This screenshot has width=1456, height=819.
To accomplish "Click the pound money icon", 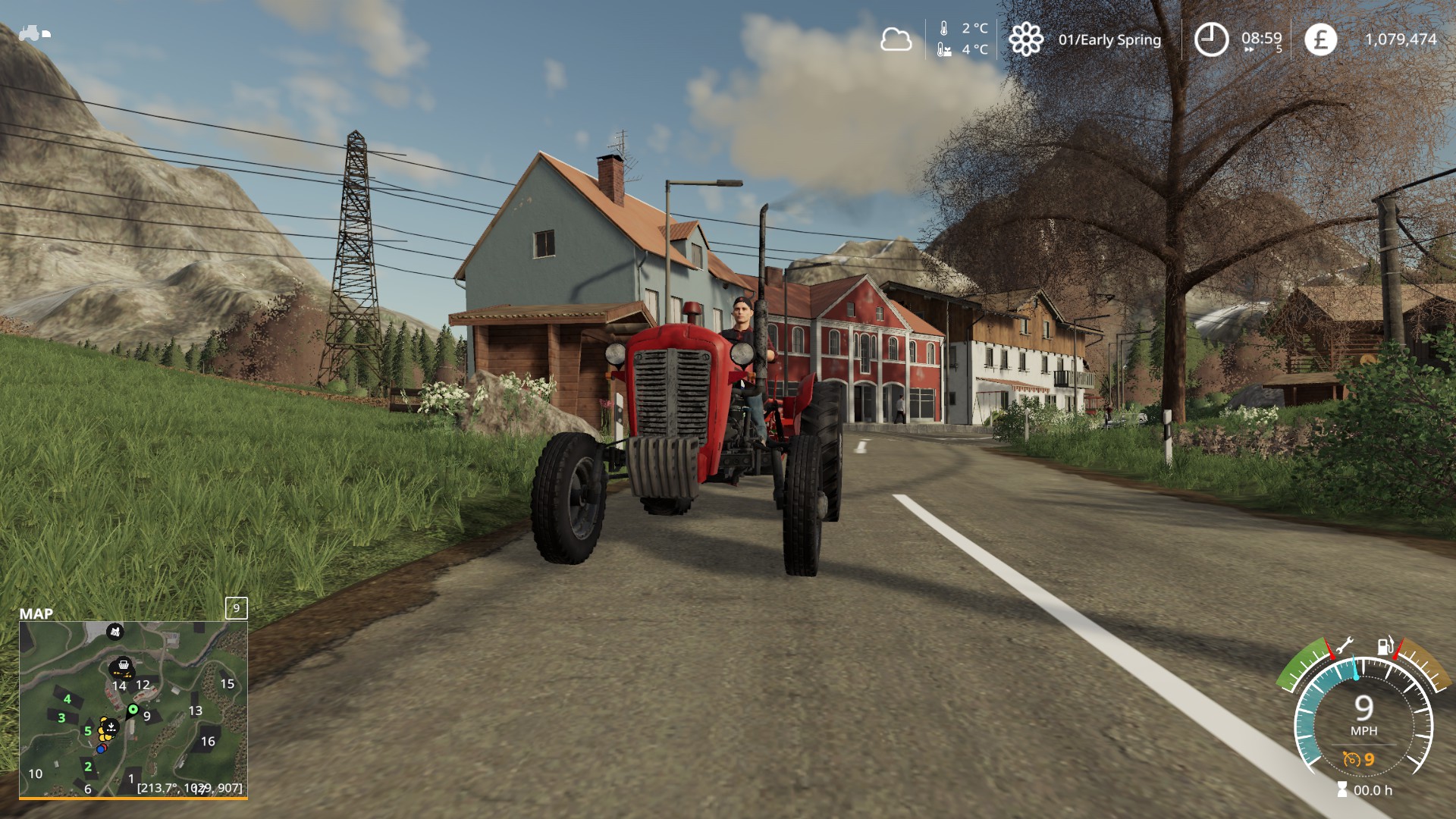I will (1320, 39).
